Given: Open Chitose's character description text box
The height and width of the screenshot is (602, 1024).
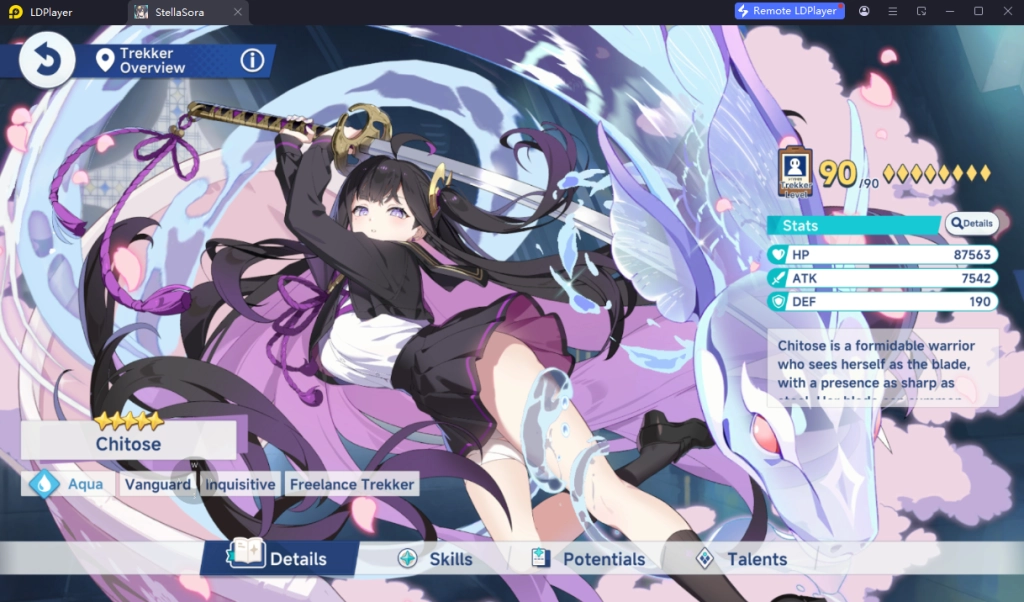Looking at the screenshot, I should pyautogui.click(x=883, y=368).
